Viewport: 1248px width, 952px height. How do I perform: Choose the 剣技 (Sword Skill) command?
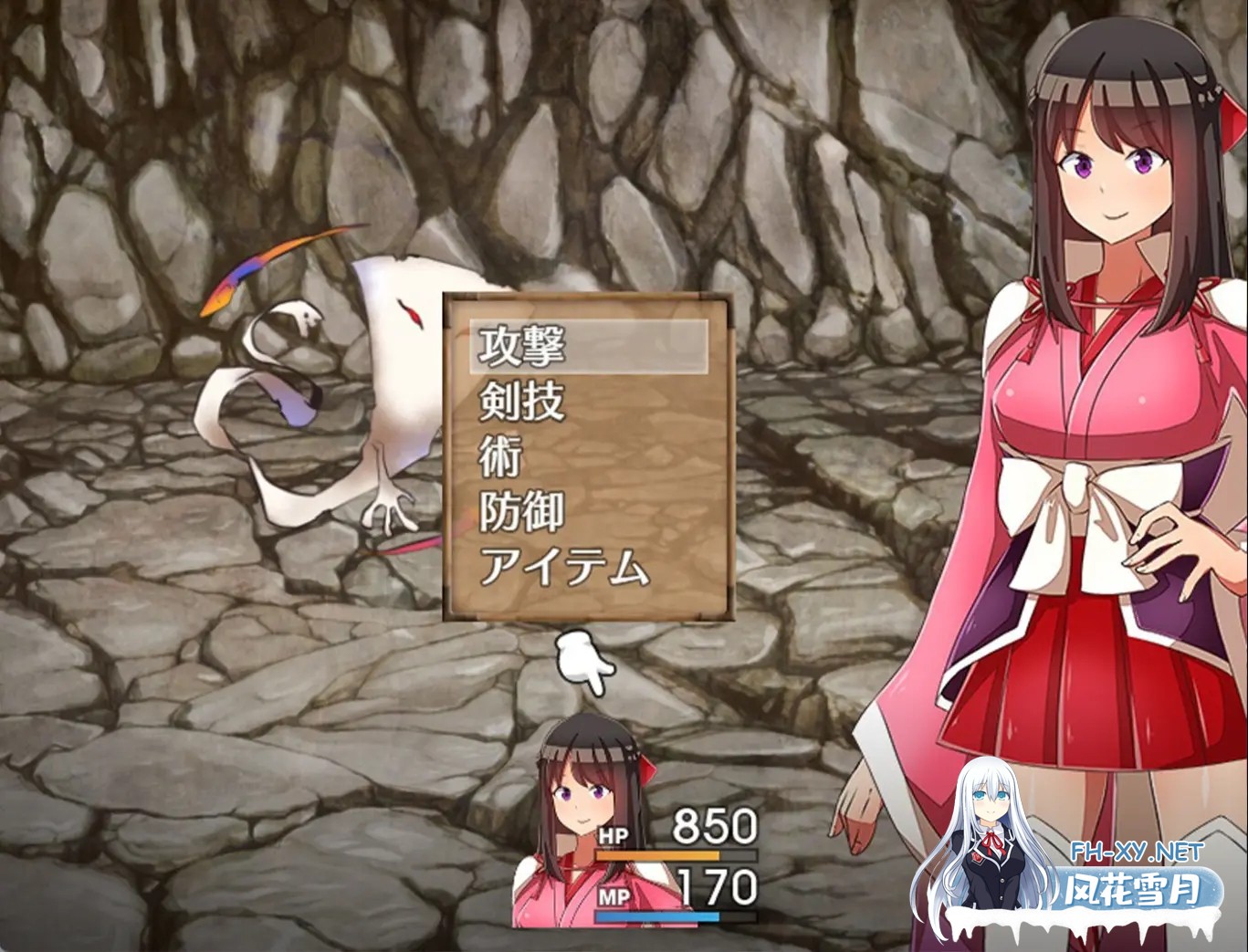click(520, 403)
